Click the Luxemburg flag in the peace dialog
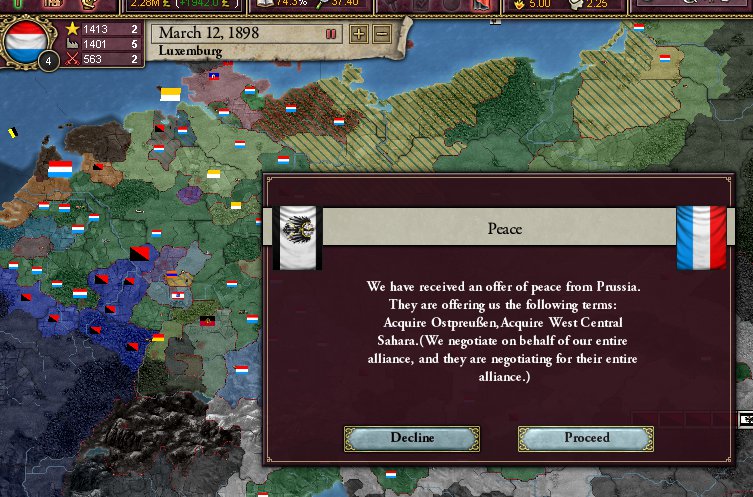The height and width of the screenshot is (497, 753). [701, 237]
